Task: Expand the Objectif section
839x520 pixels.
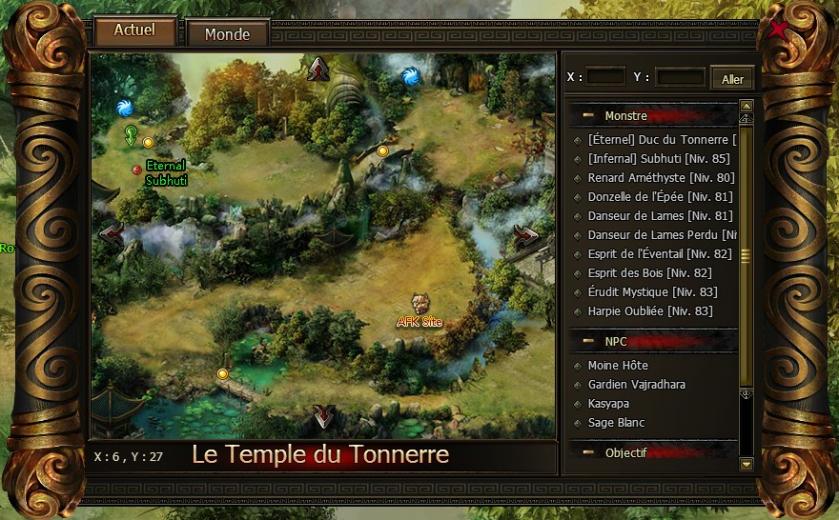Action: tap(588, 453)
